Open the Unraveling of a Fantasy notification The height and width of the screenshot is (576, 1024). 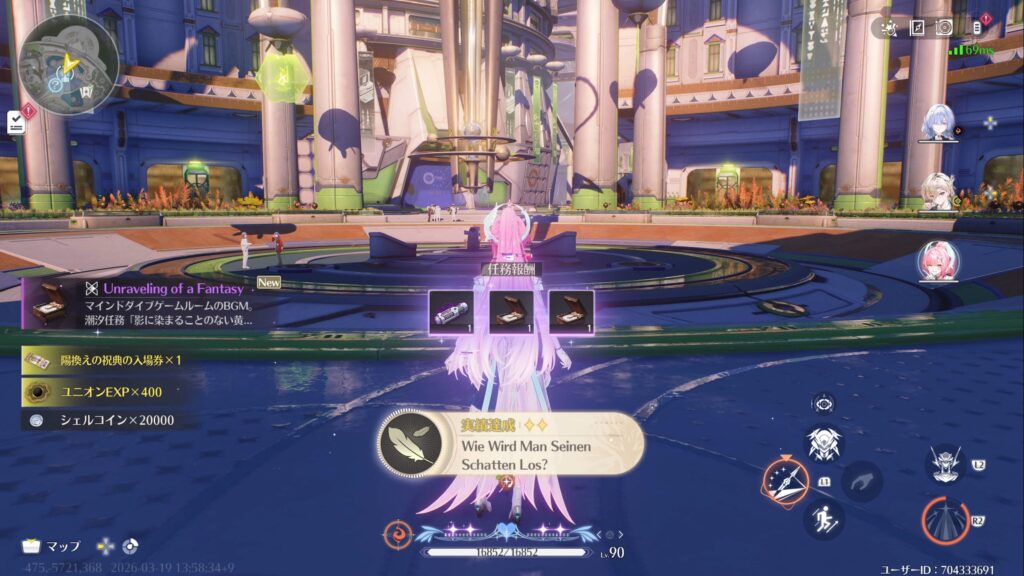click(x=140, y=303)
